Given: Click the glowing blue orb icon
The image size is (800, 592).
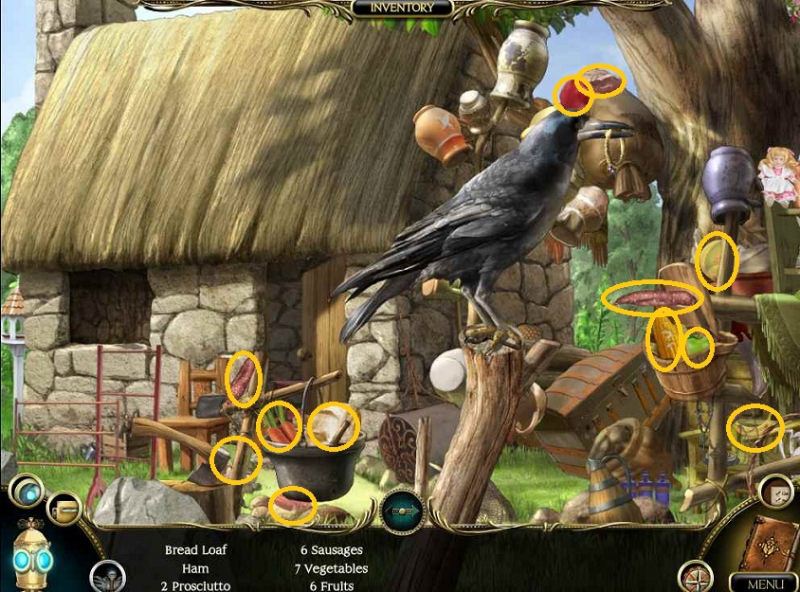Looking at the screenshot, I should (x=27, y=493).
